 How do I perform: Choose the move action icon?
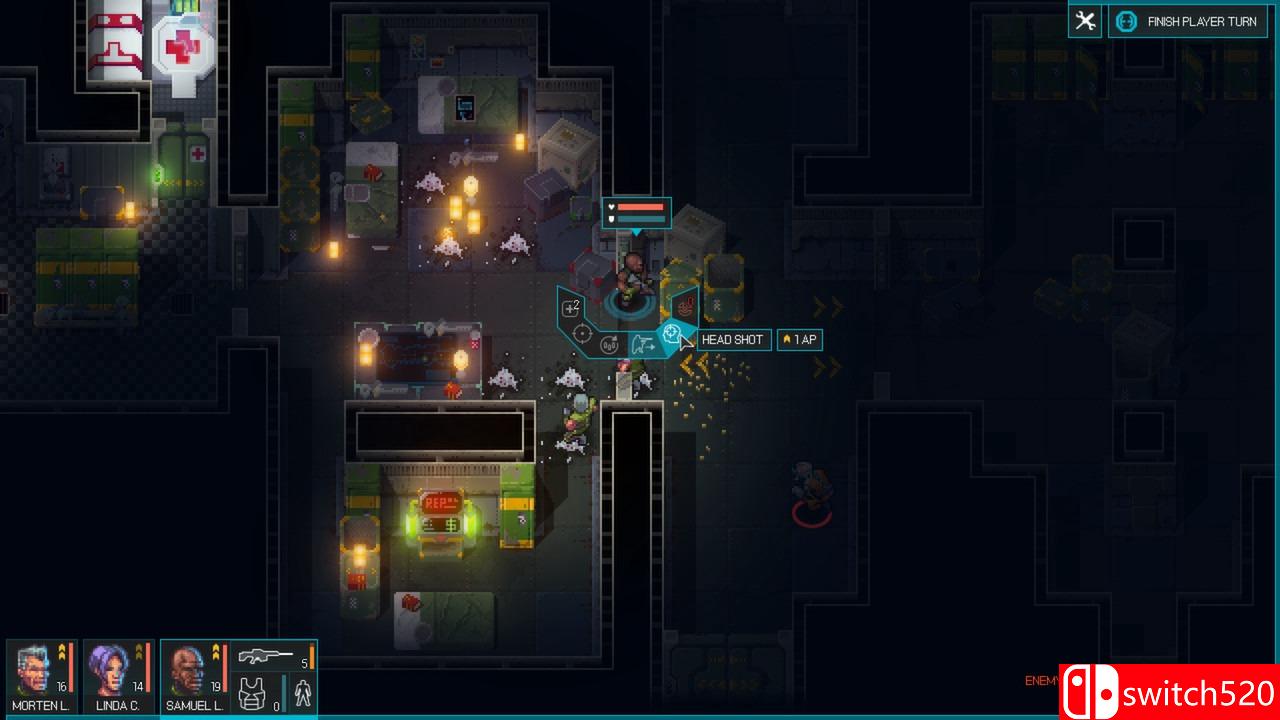point(644,343)
